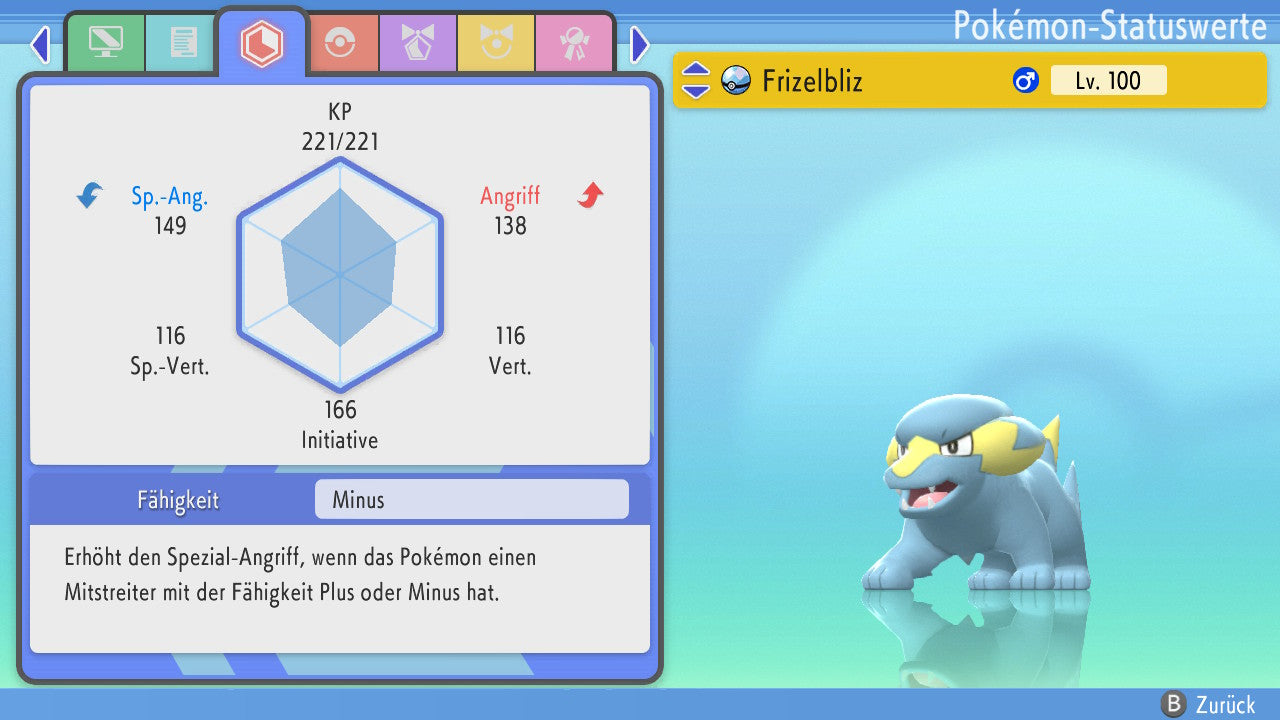Open the pink award ribbon tab

[x=573, y=43]
